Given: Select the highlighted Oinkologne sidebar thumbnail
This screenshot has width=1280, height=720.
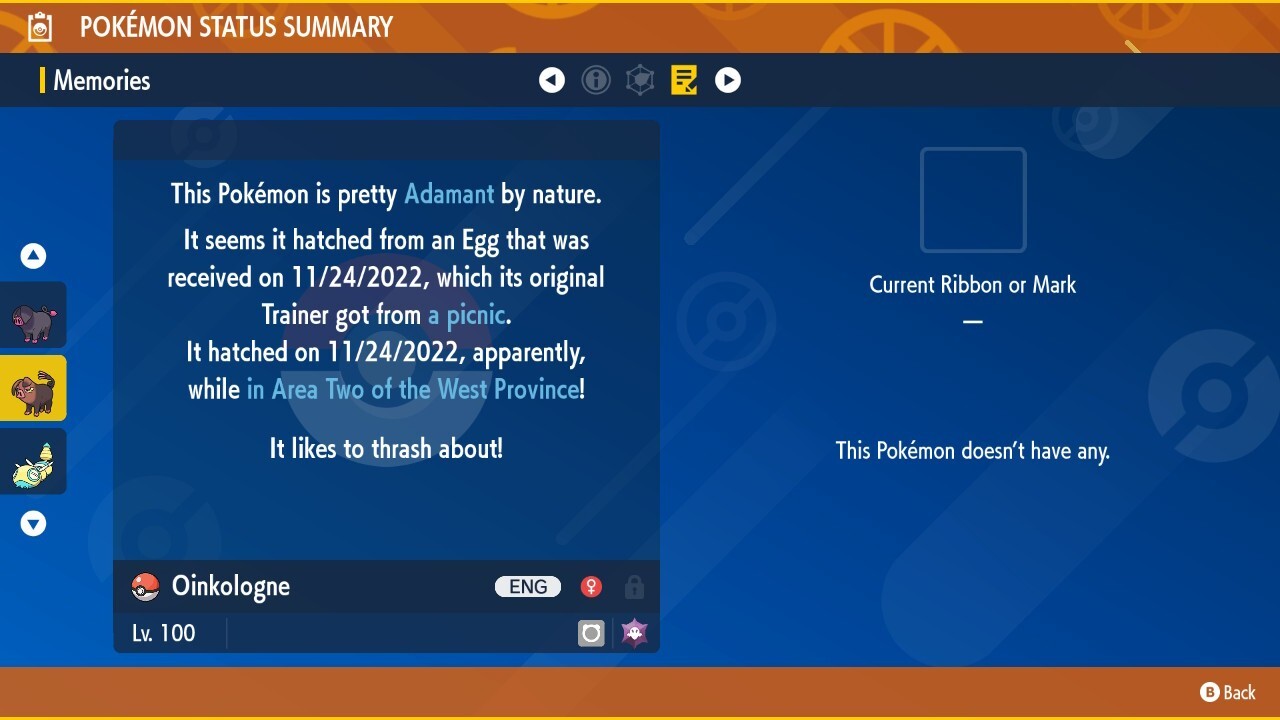Looking at the screenshot, I should (33, 388).
